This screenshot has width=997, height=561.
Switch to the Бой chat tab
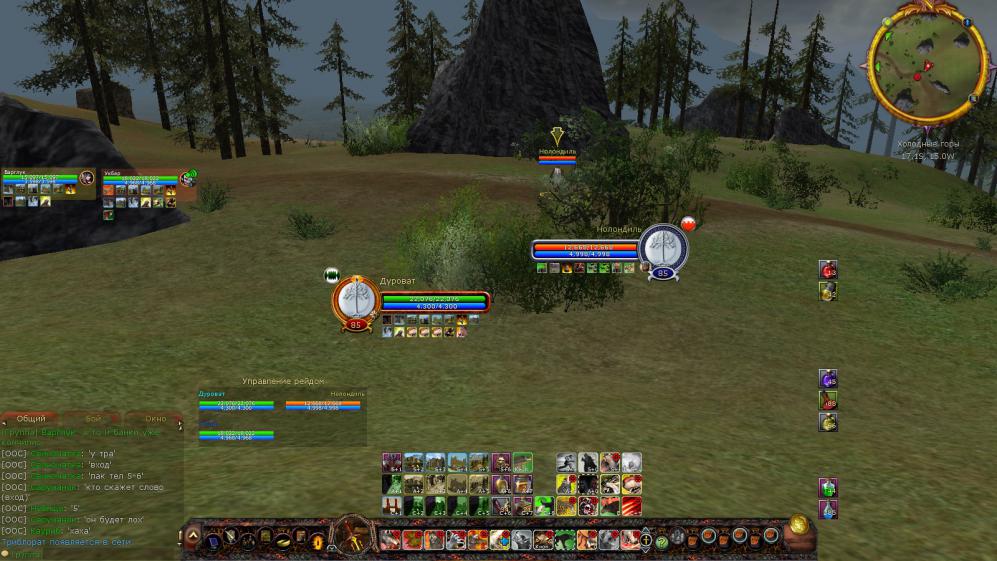point(94,418)
